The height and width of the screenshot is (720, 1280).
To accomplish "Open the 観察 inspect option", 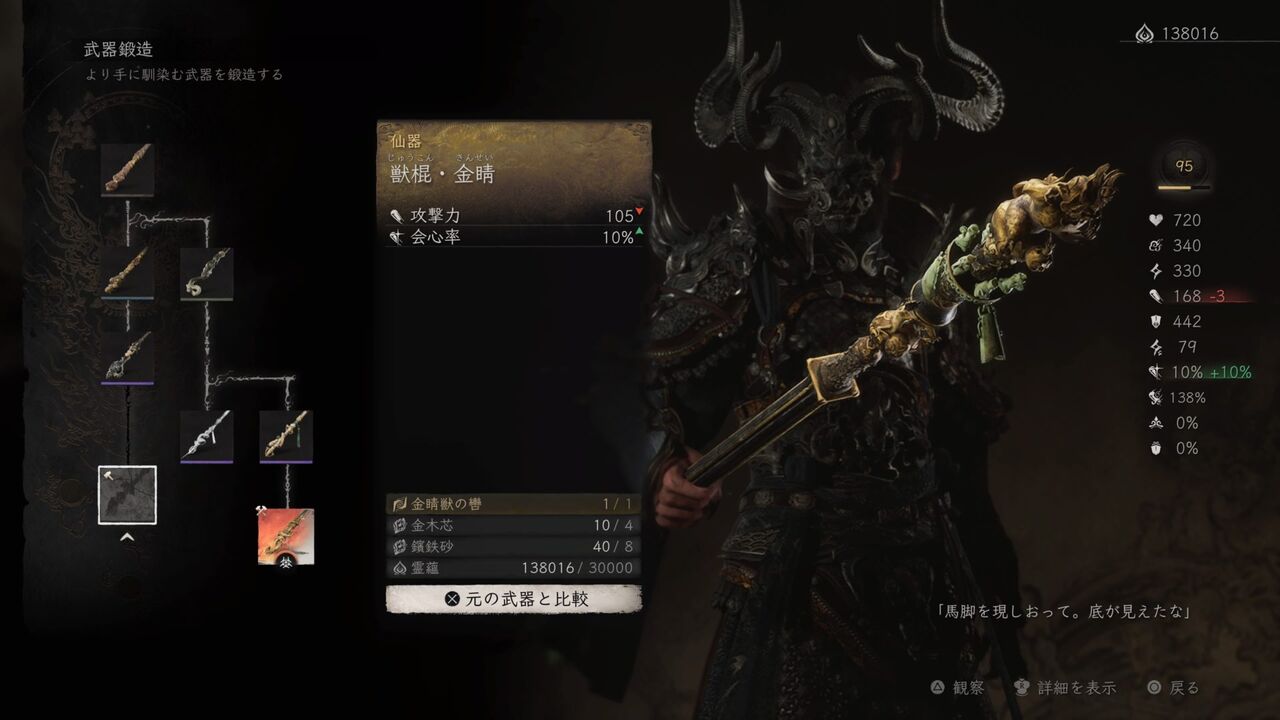I will click(957, 688).
